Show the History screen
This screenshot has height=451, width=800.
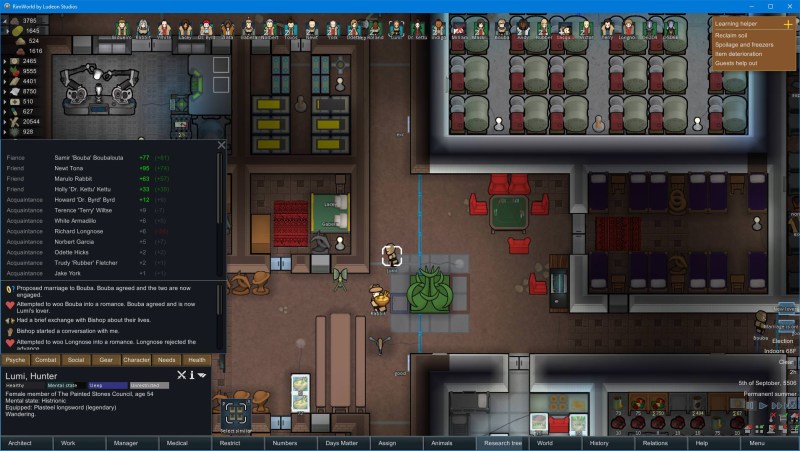click(599, 442)
